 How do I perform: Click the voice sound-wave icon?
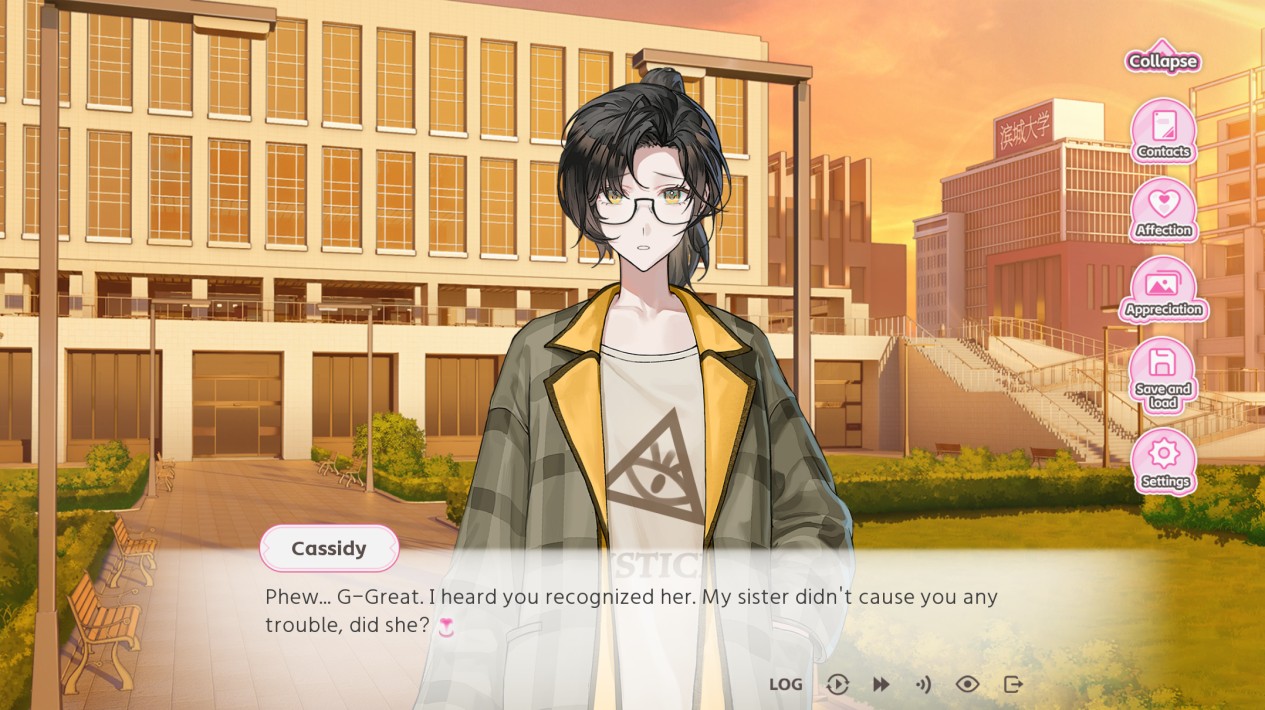pos(923,684)
